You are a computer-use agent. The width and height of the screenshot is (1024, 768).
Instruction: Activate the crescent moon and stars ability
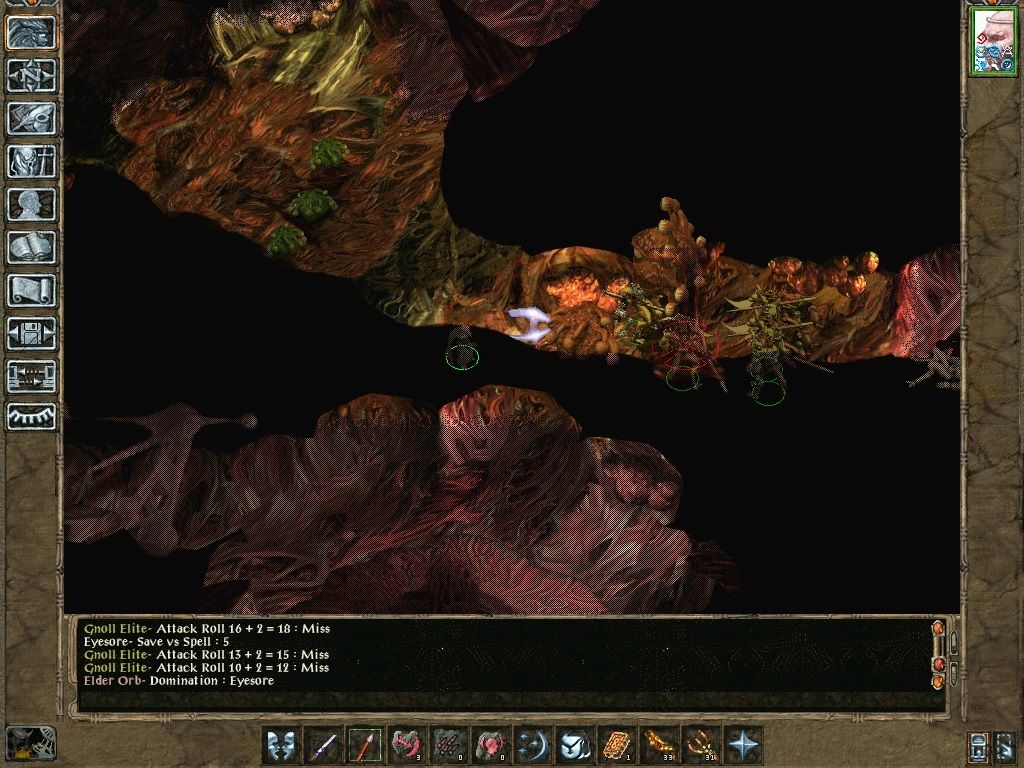(x=532, y=745)
